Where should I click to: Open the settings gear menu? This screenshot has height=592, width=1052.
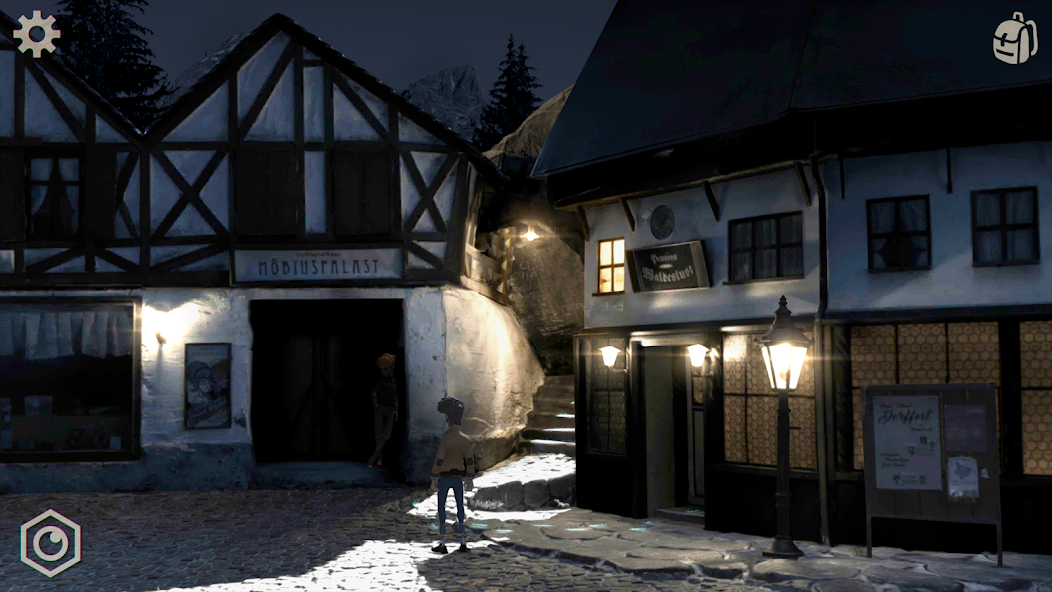36,34
